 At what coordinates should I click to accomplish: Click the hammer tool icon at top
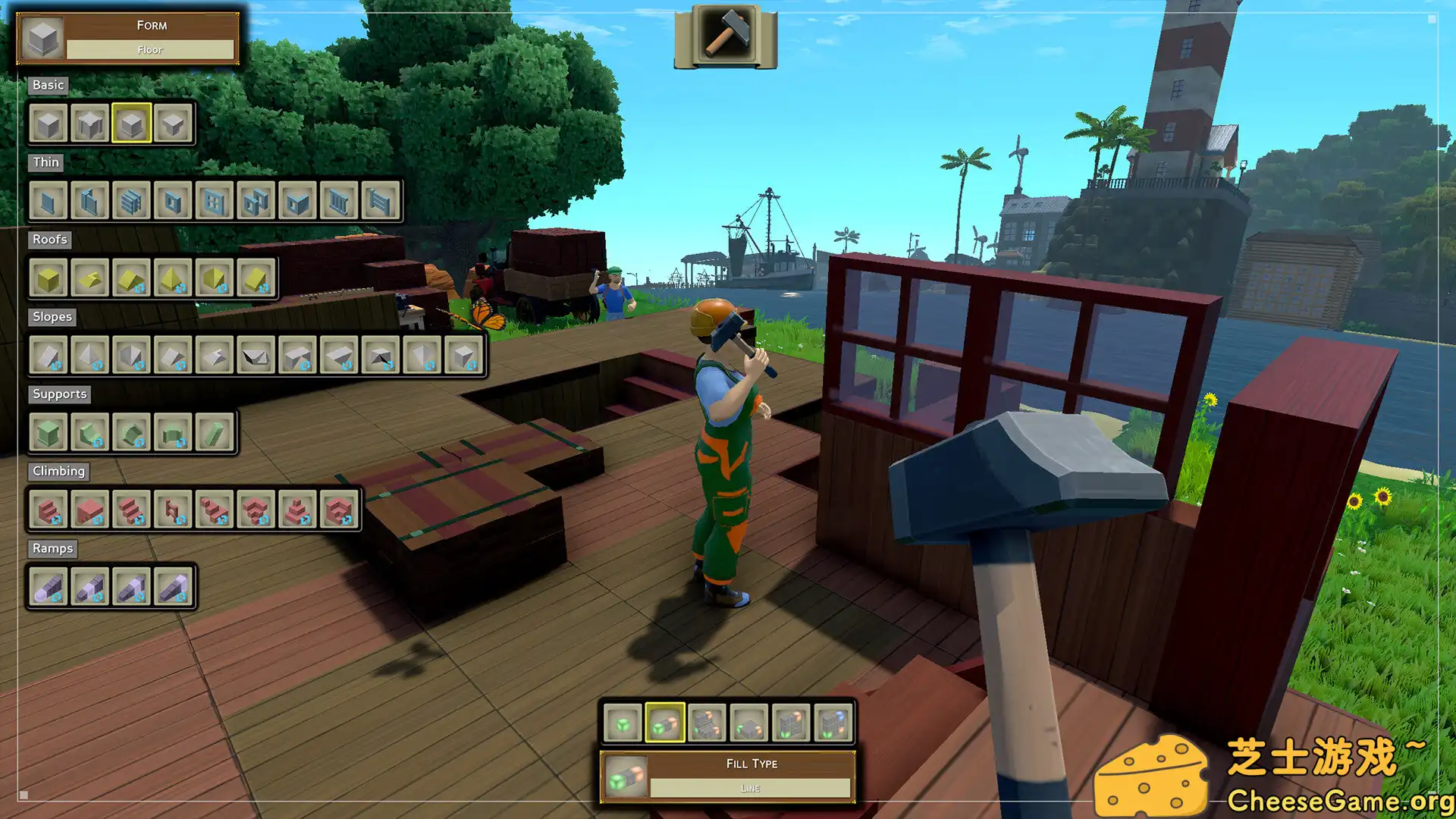(x=726, y=34)
